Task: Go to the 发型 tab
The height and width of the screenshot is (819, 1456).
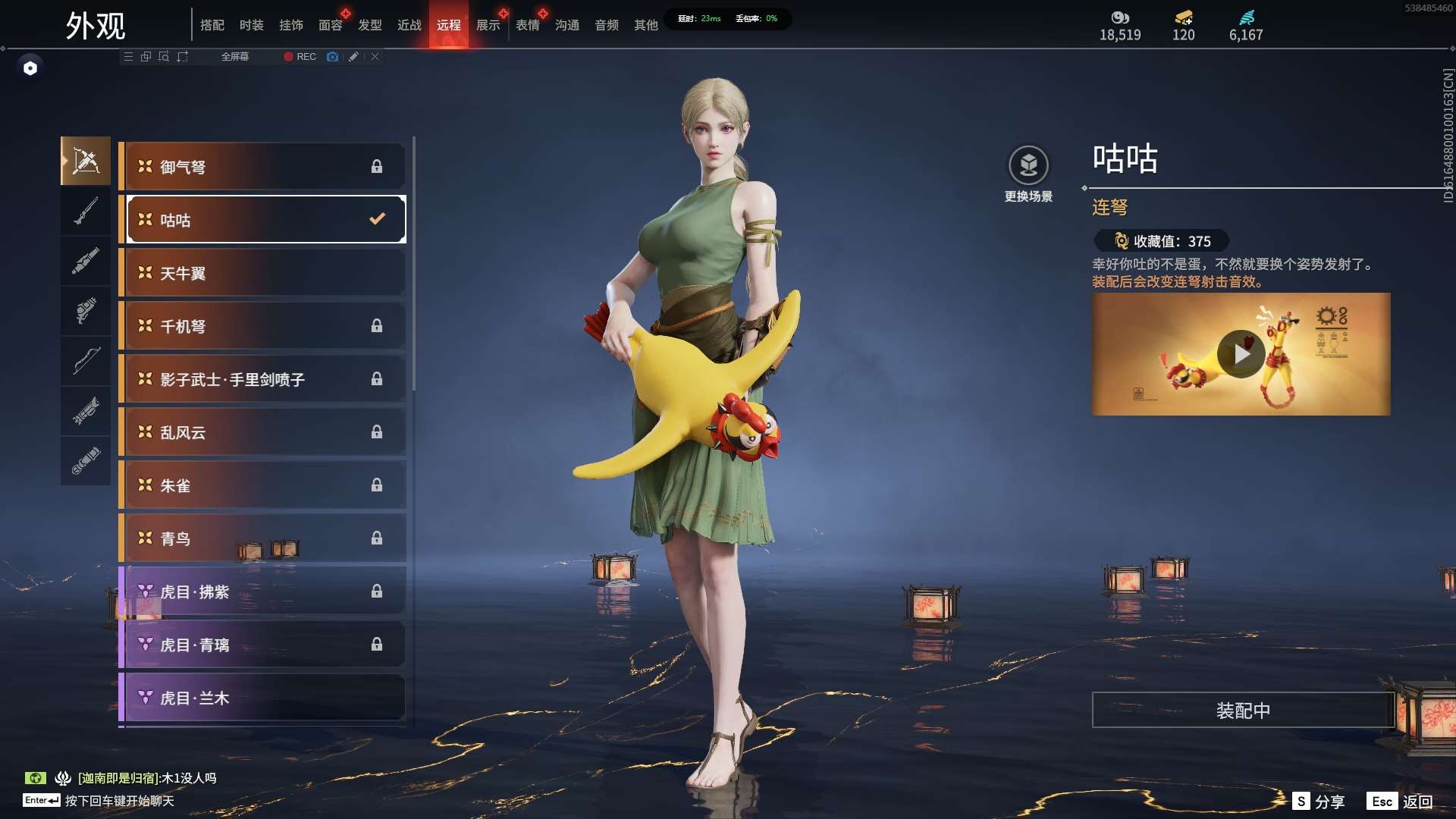Action: (x=369, y=25)
